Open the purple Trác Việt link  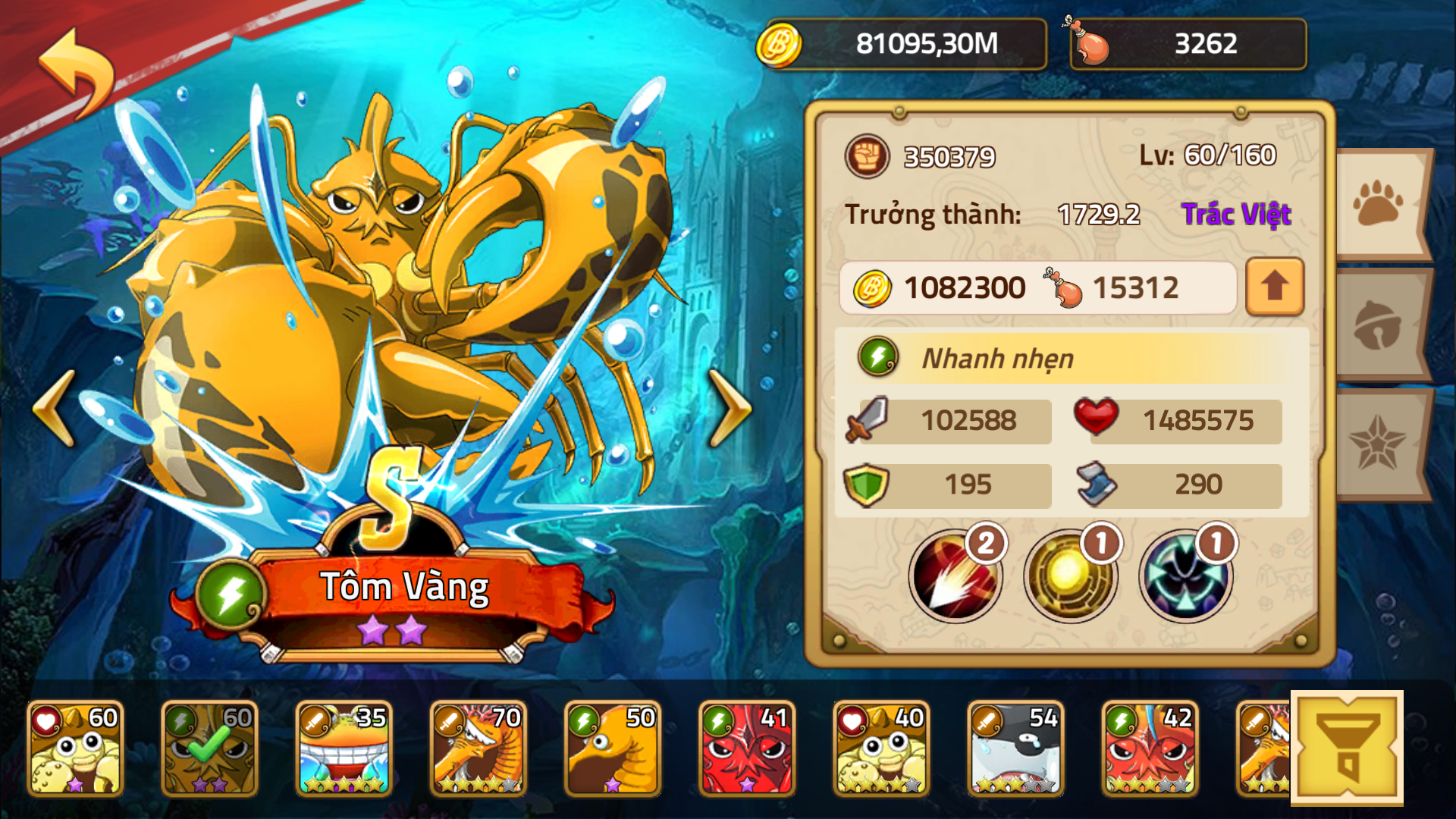coord(1236,215)
